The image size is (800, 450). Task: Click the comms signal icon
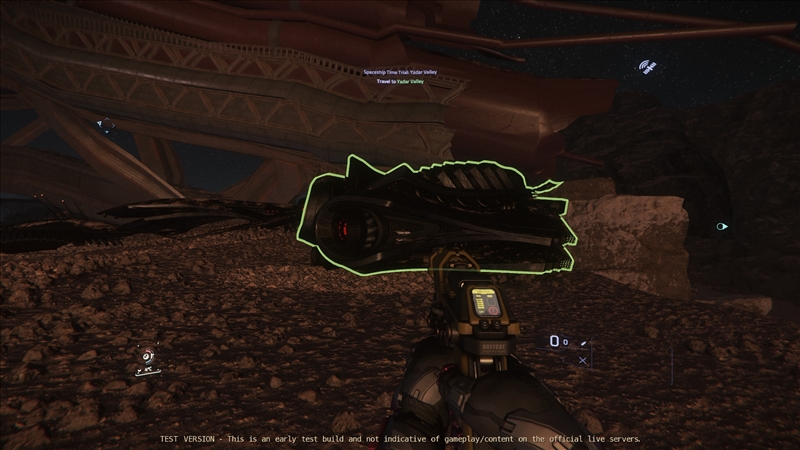tap(648, 68)
